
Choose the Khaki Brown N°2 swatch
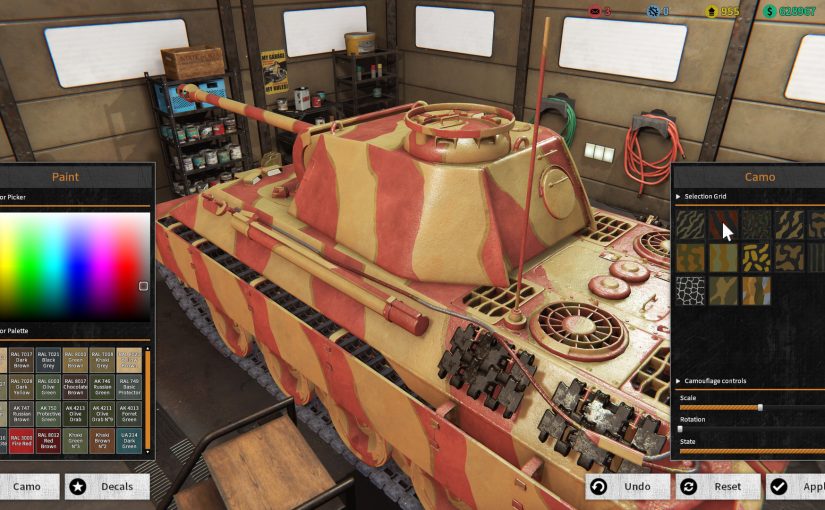(102, 440)
